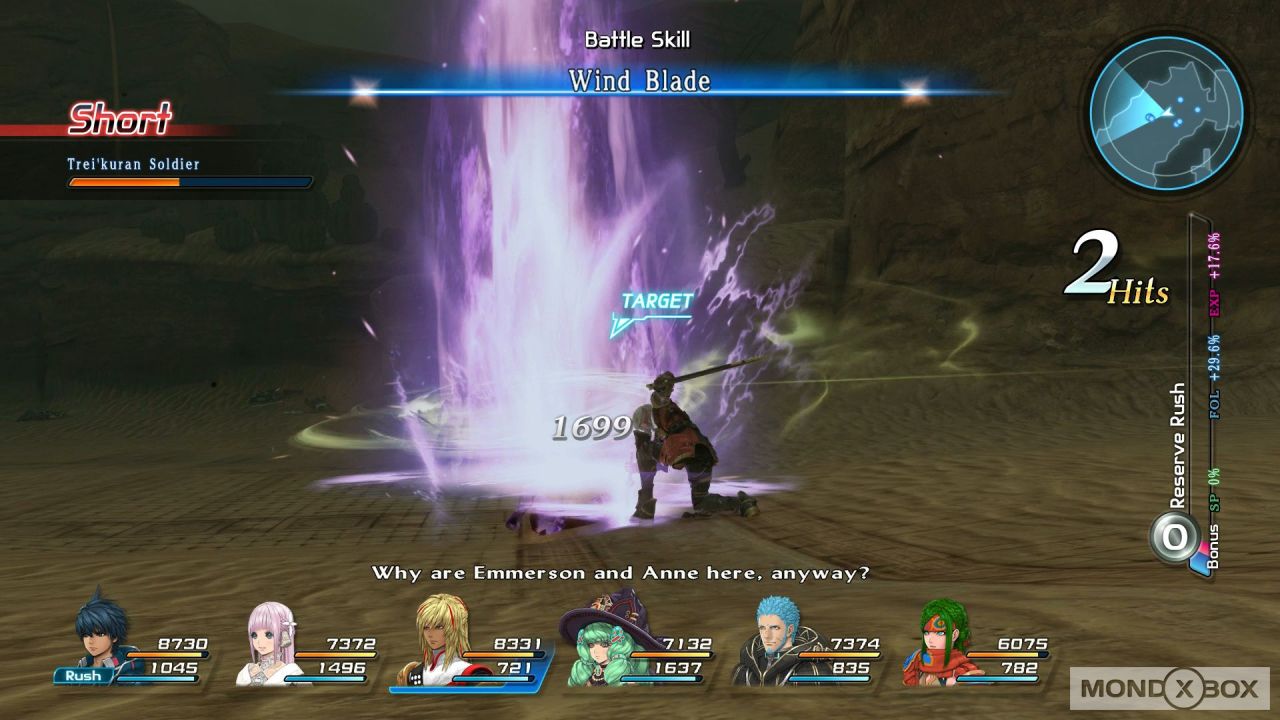Click the TARGET marker over the enemy
The width and height of the screenshot is (1280, 720).
click(655, 304)
